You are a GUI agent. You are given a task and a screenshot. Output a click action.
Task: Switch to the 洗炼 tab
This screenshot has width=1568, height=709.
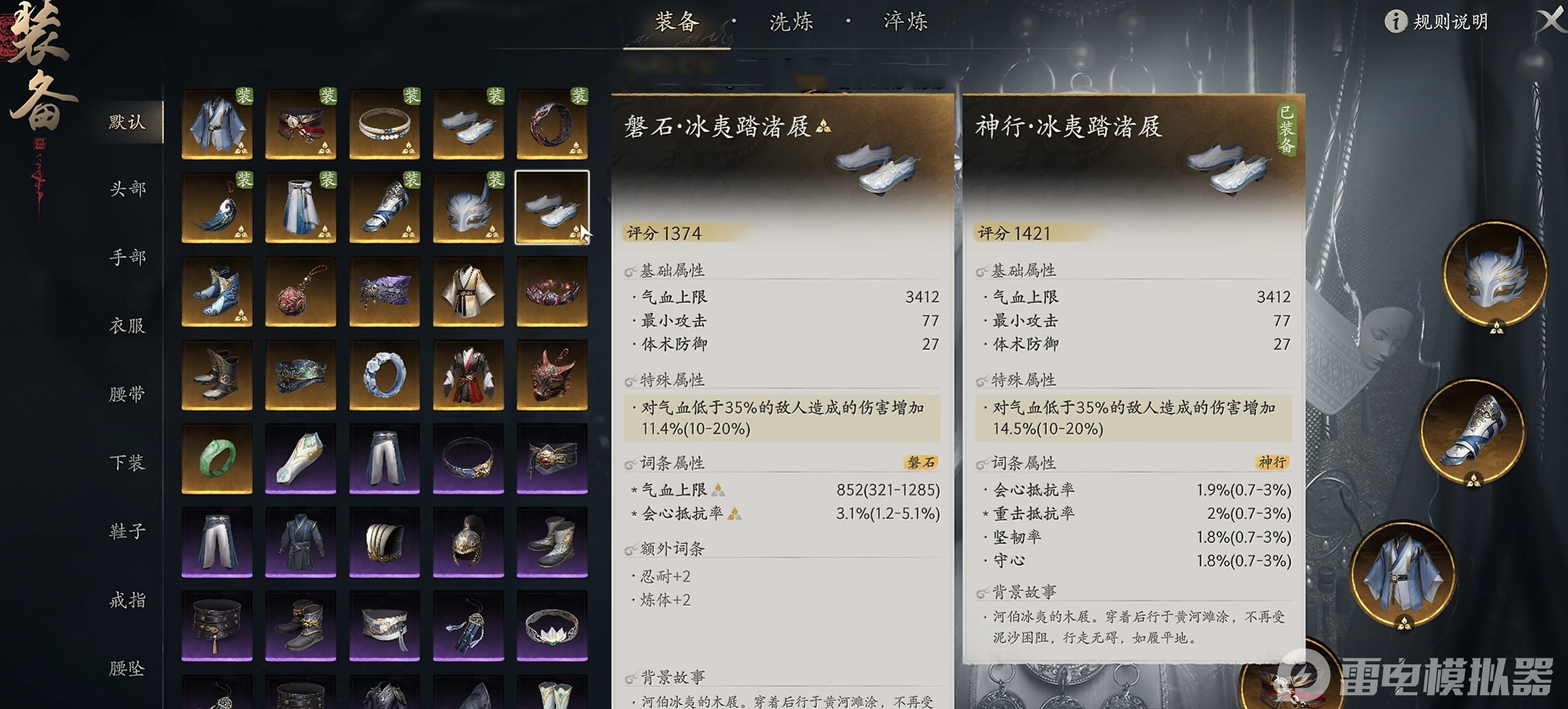click(790, 23)
